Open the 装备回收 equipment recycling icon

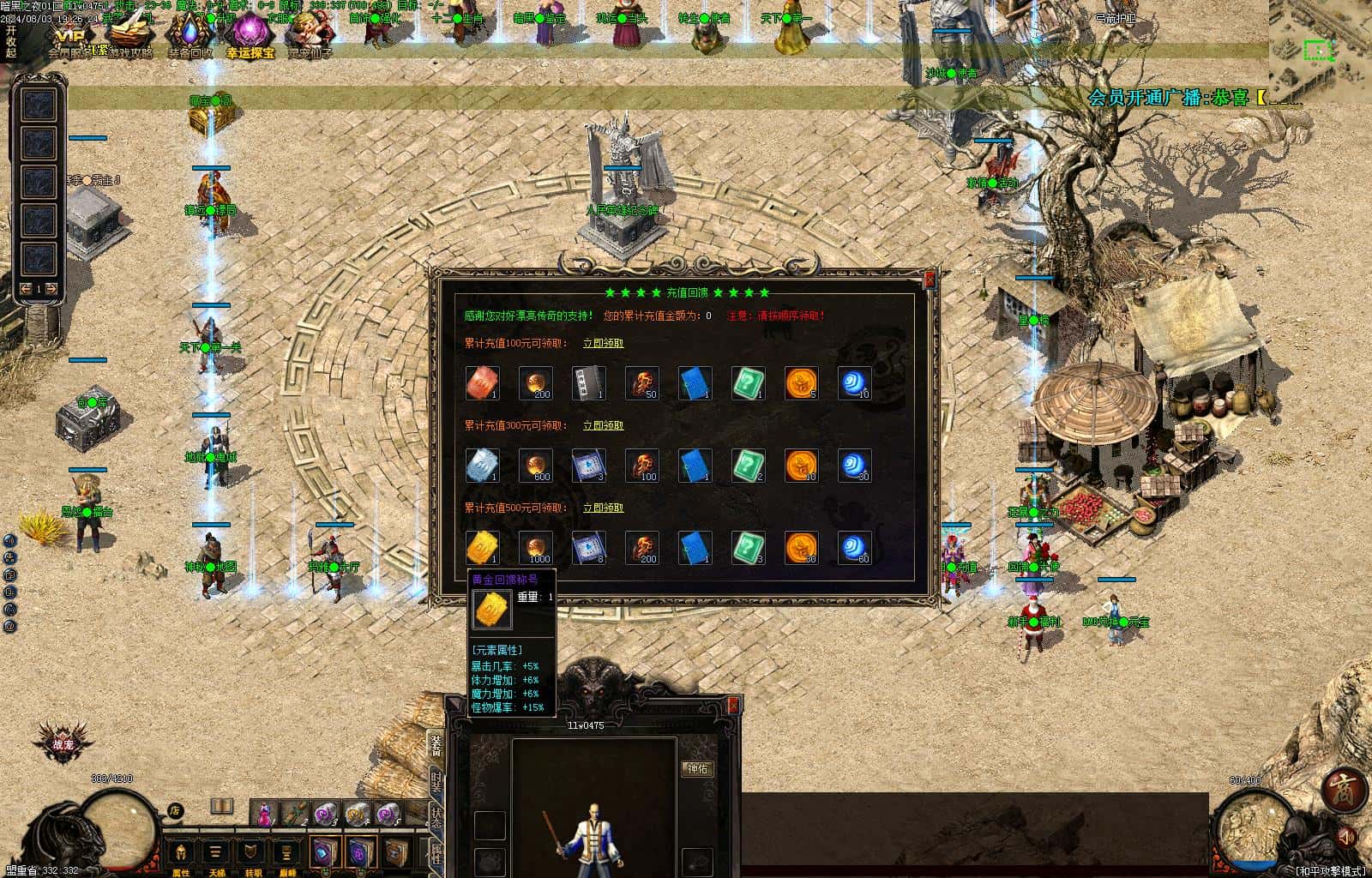(190, 34)
